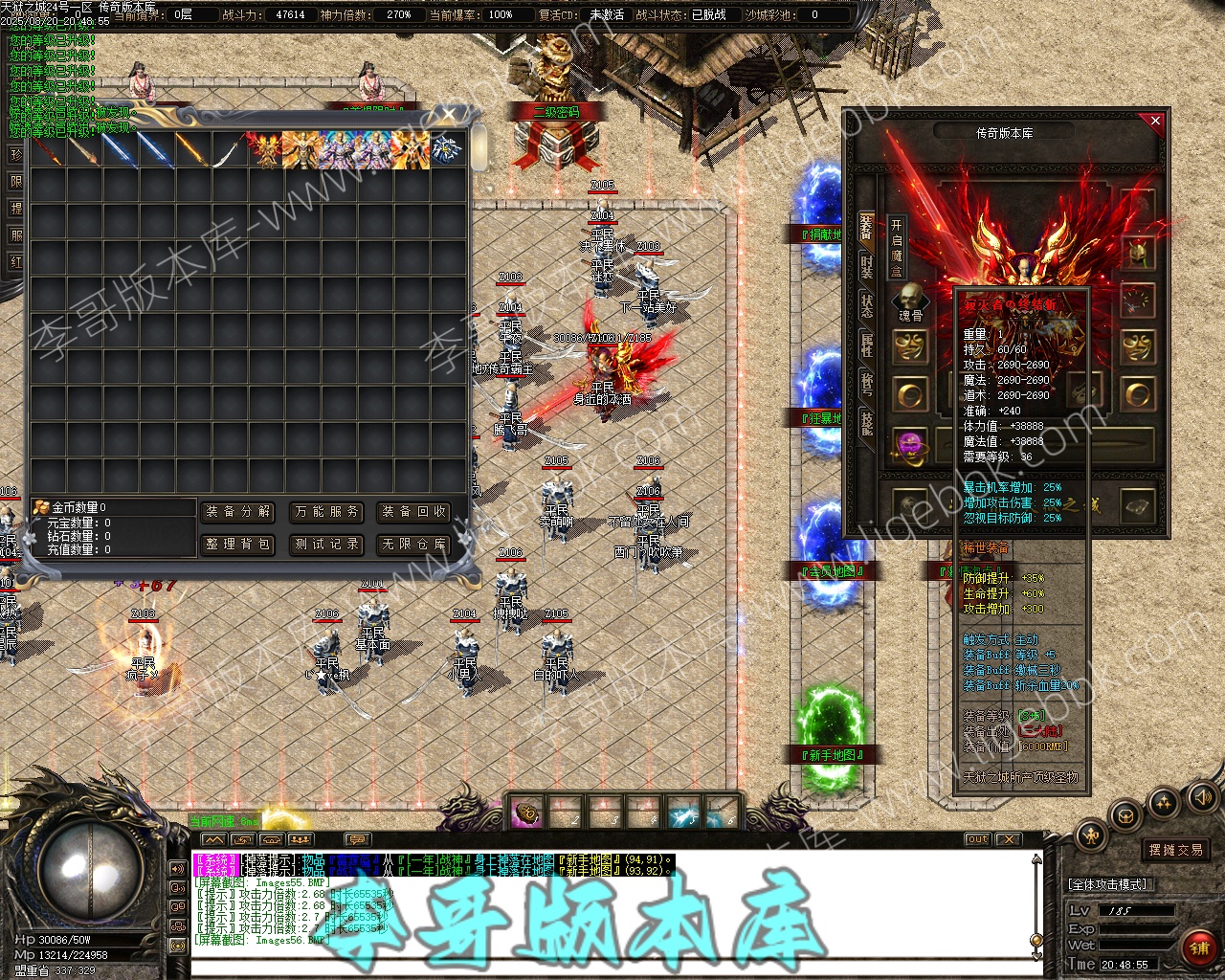Select the flaming red winged armor item

tap(267, 150)
